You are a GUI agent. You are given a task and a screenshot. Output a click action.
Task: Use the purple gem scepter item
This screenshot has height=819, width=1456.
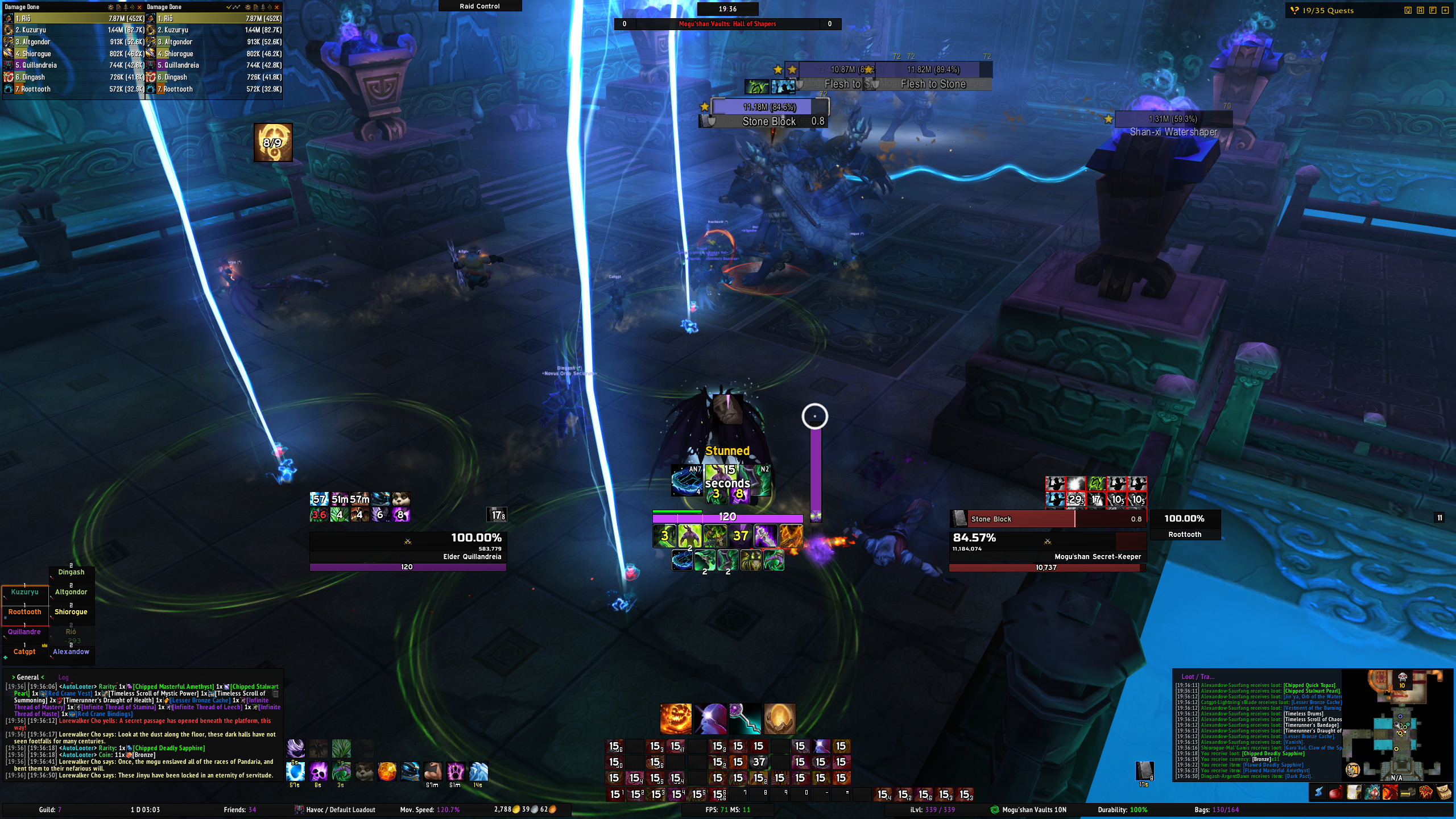(x=745, y=719)
